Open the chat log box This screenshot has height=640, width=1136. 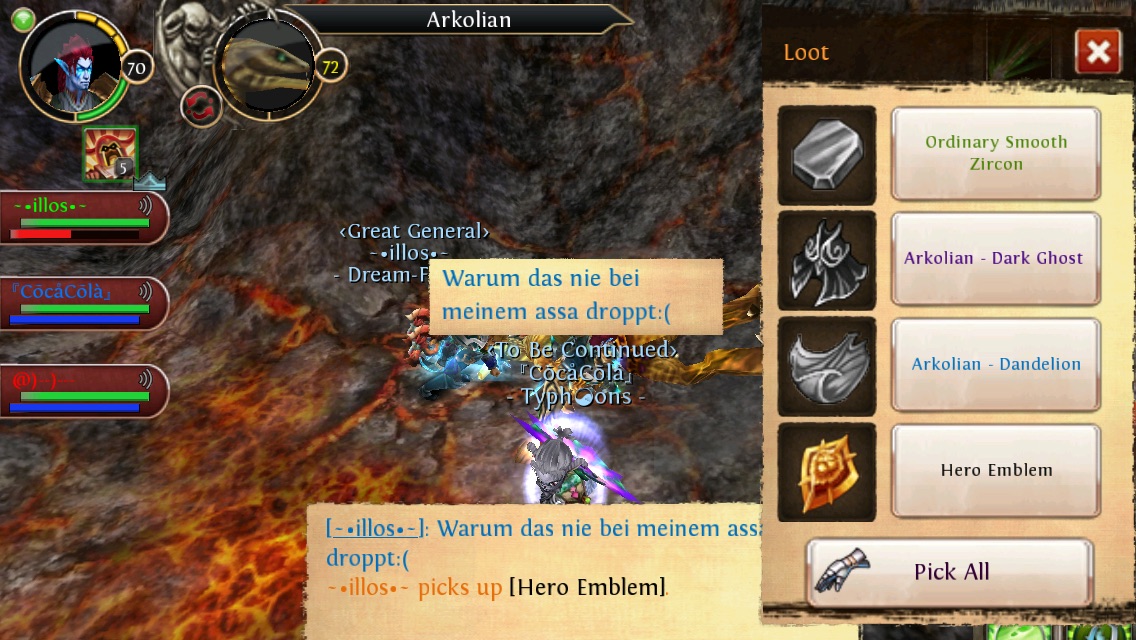coord(540,558)
